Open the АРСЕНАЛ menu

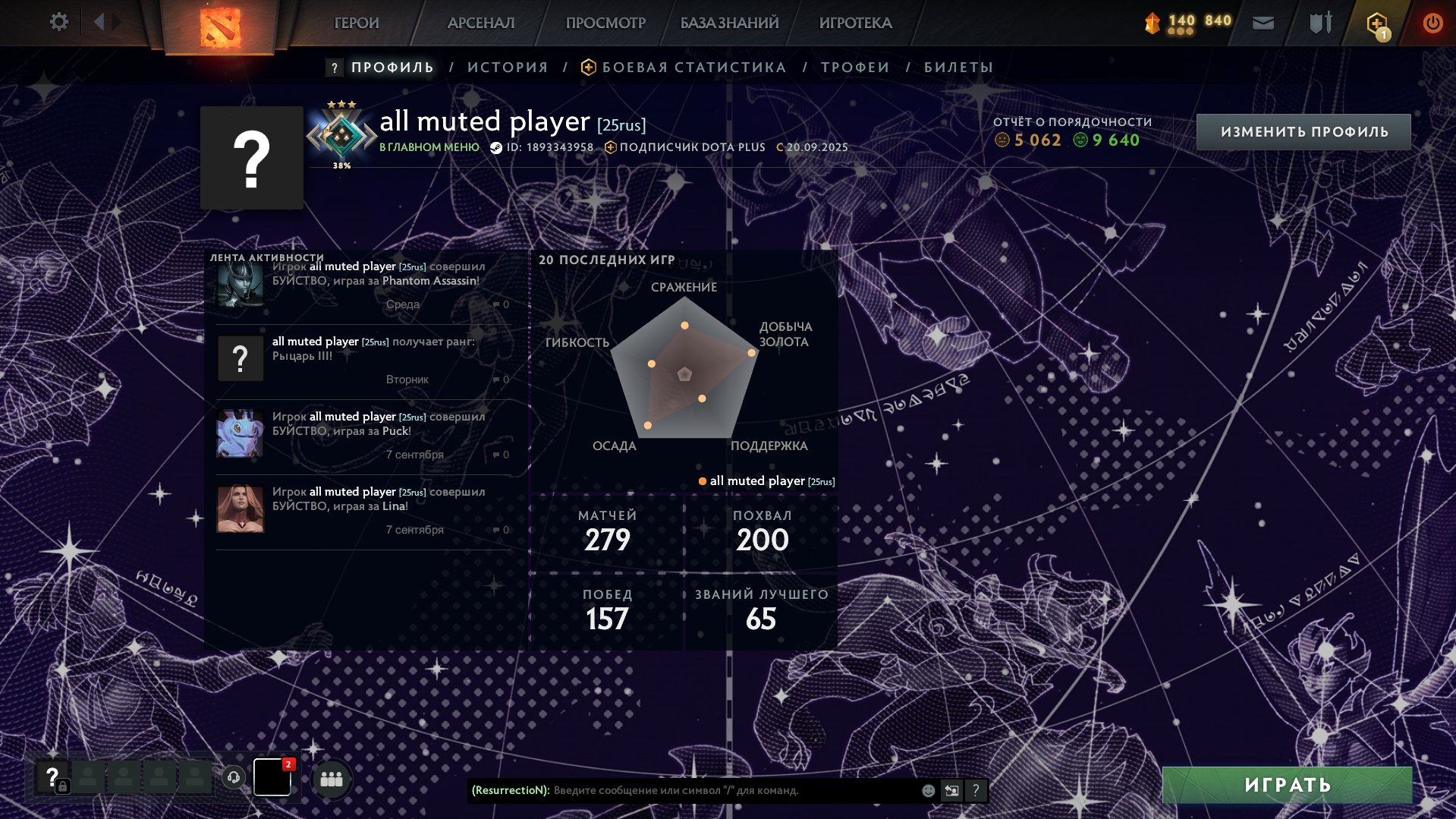(x=480, y=22)
